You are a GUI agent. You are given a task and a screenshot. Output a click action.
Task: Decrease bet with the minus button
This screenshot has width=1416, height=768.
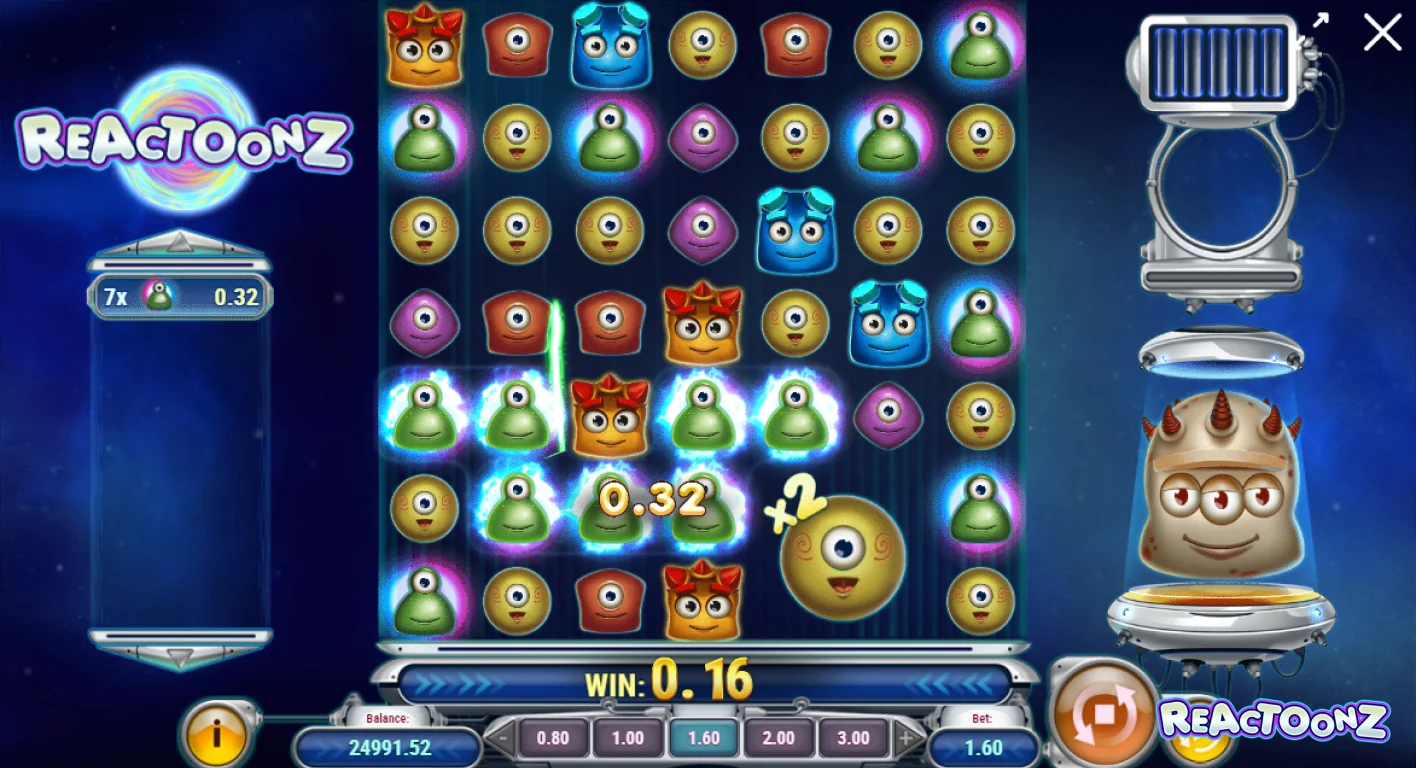pyautogui.click(x=503, y=740)
